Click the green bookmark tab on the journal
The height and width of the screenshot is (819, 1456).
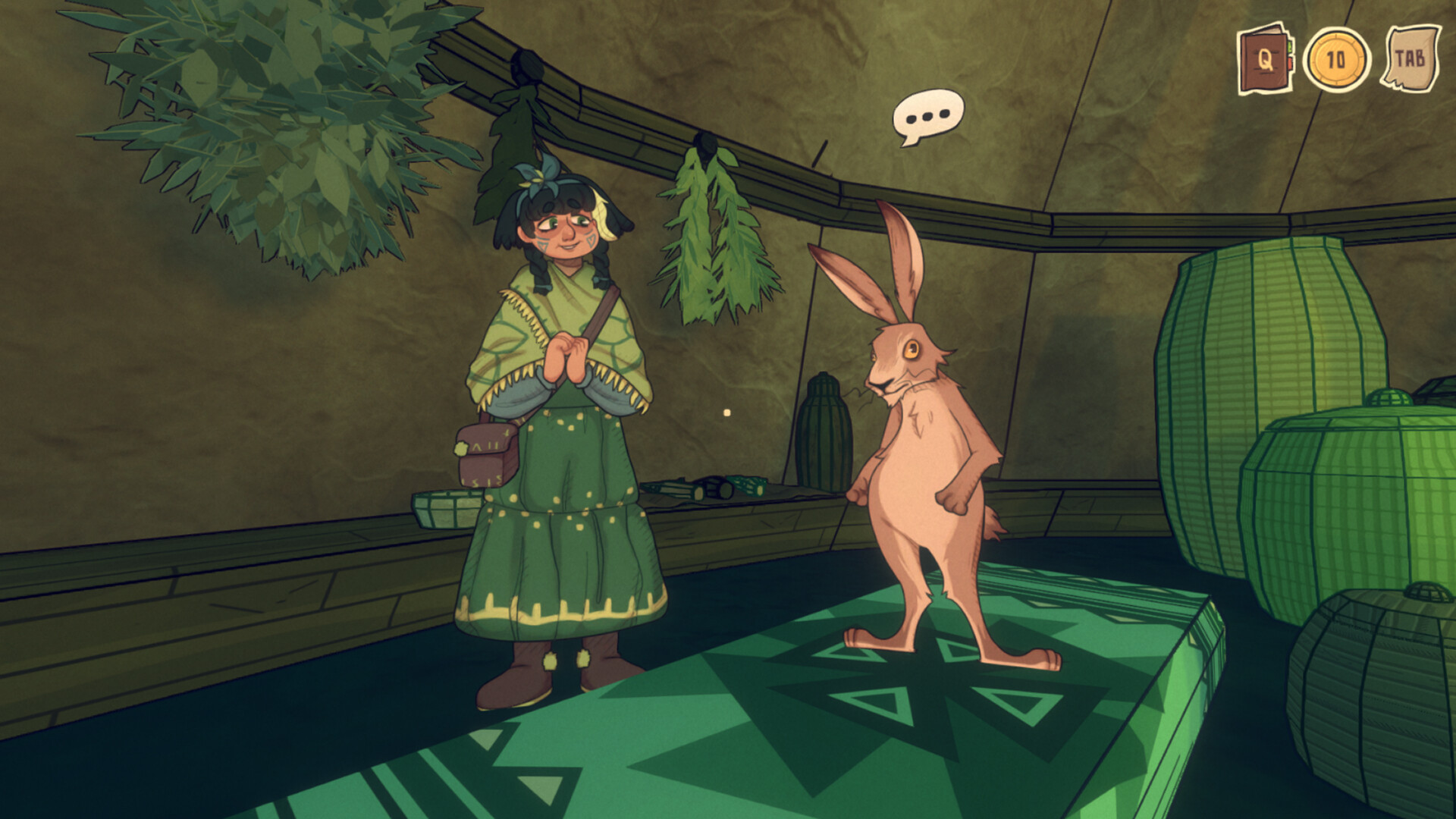click(1289, 47)
